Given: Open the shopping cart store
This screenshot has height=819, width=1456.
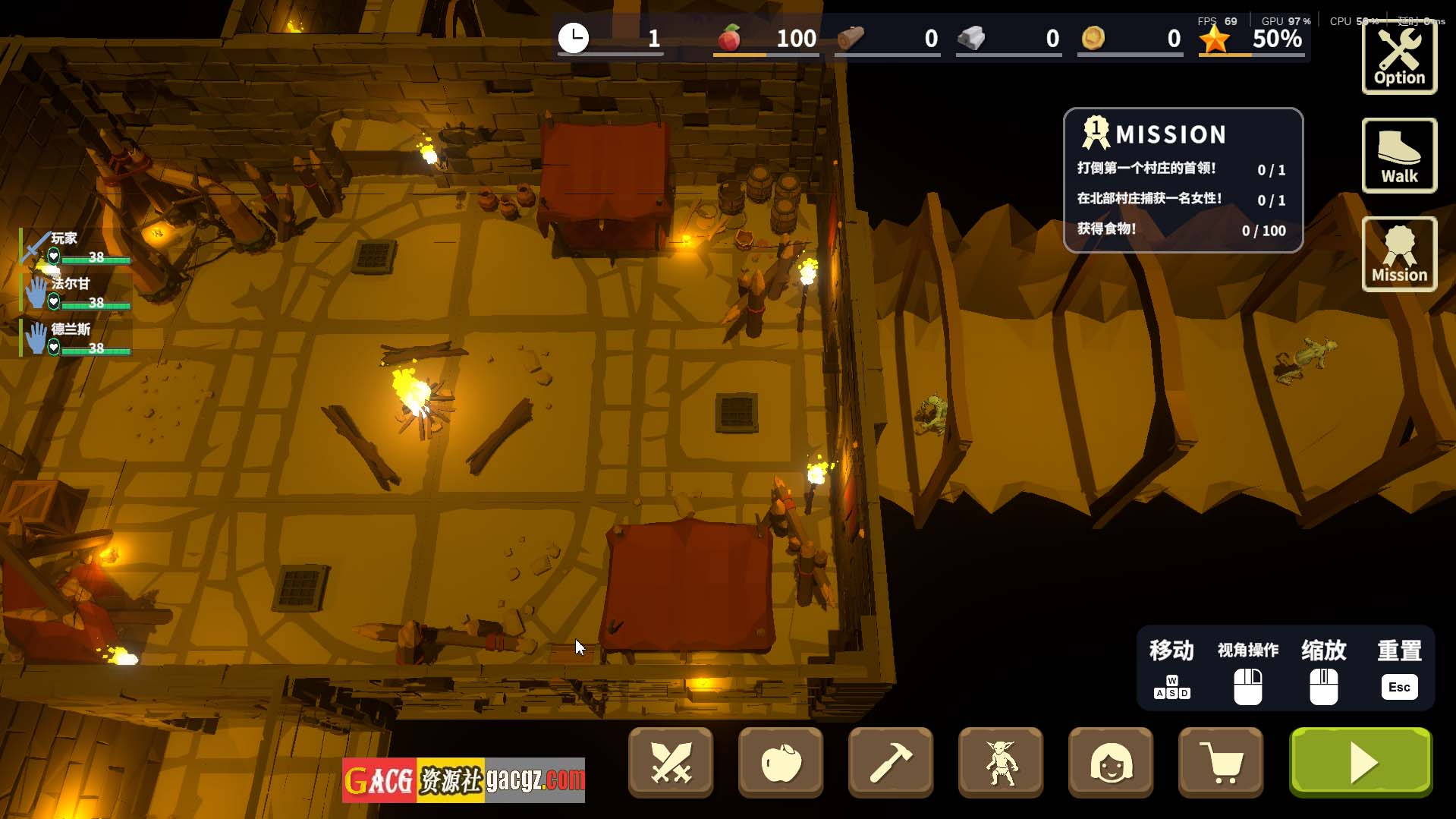Looking at the screenshot, I should click(x=1221, y=762).
